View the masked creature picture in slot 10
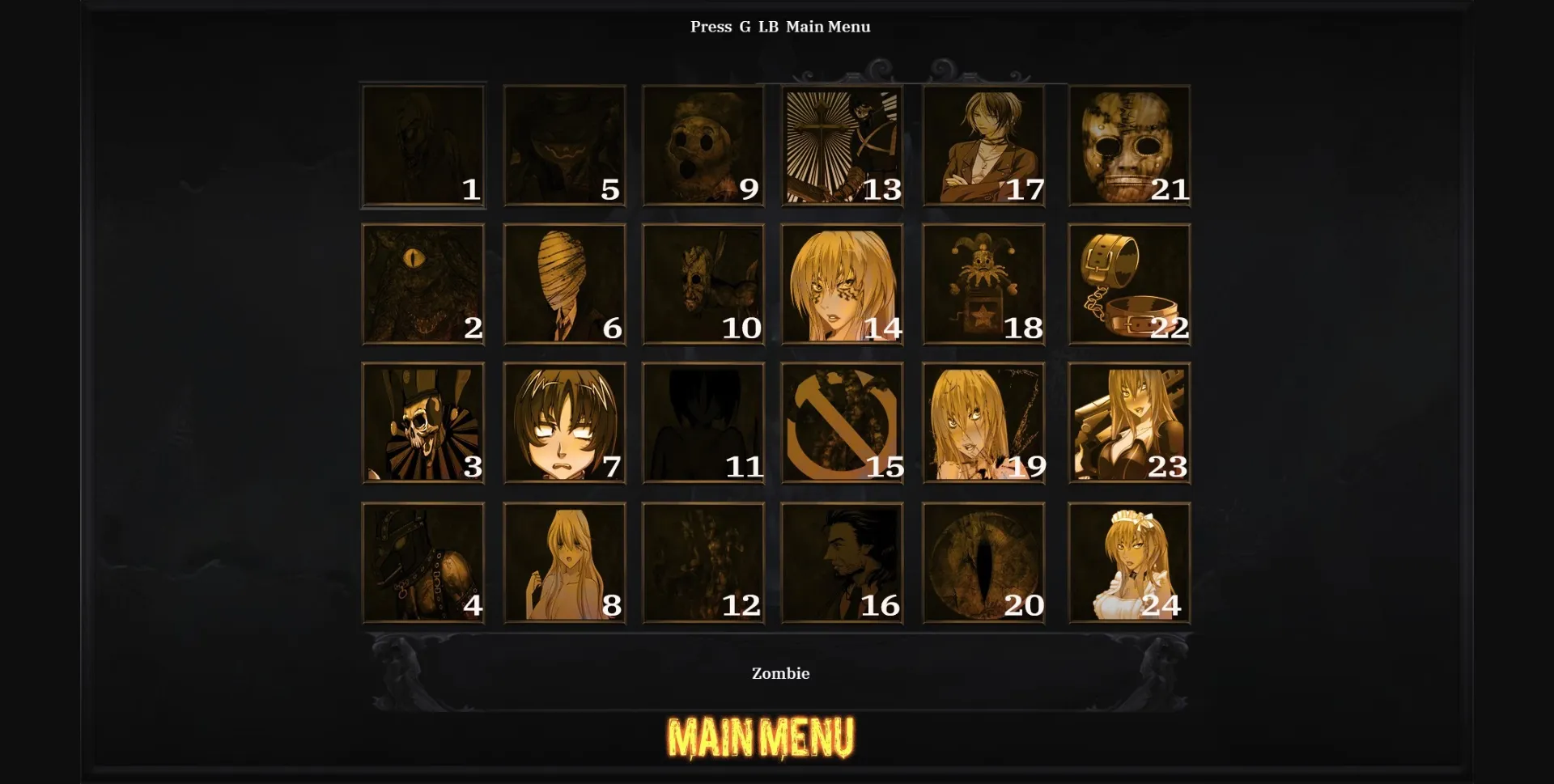Image resolution: width=1554 pixels, height=784 pixels. (703, 285)
